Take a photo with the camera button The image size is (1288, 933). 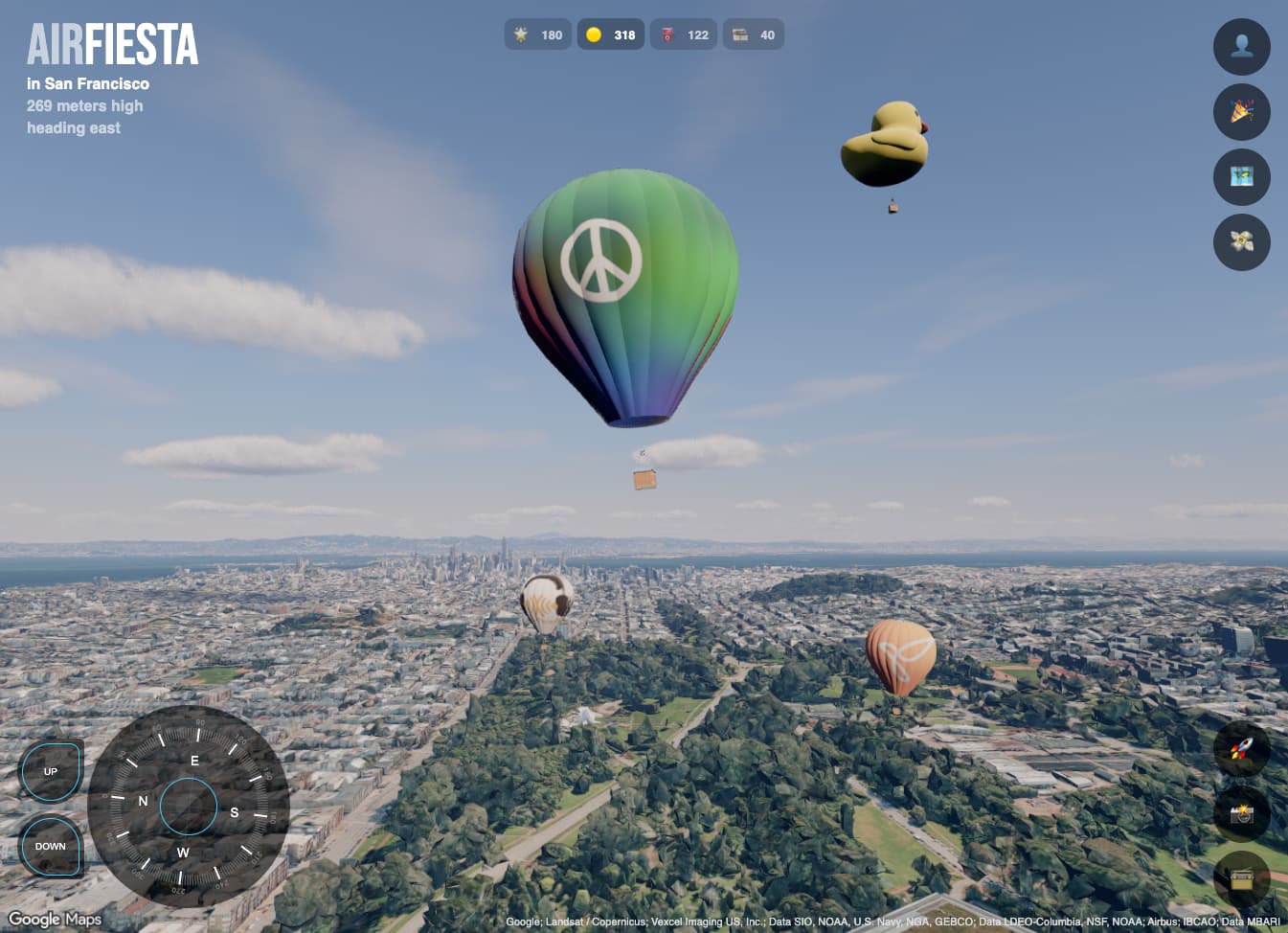[1241, 813]
